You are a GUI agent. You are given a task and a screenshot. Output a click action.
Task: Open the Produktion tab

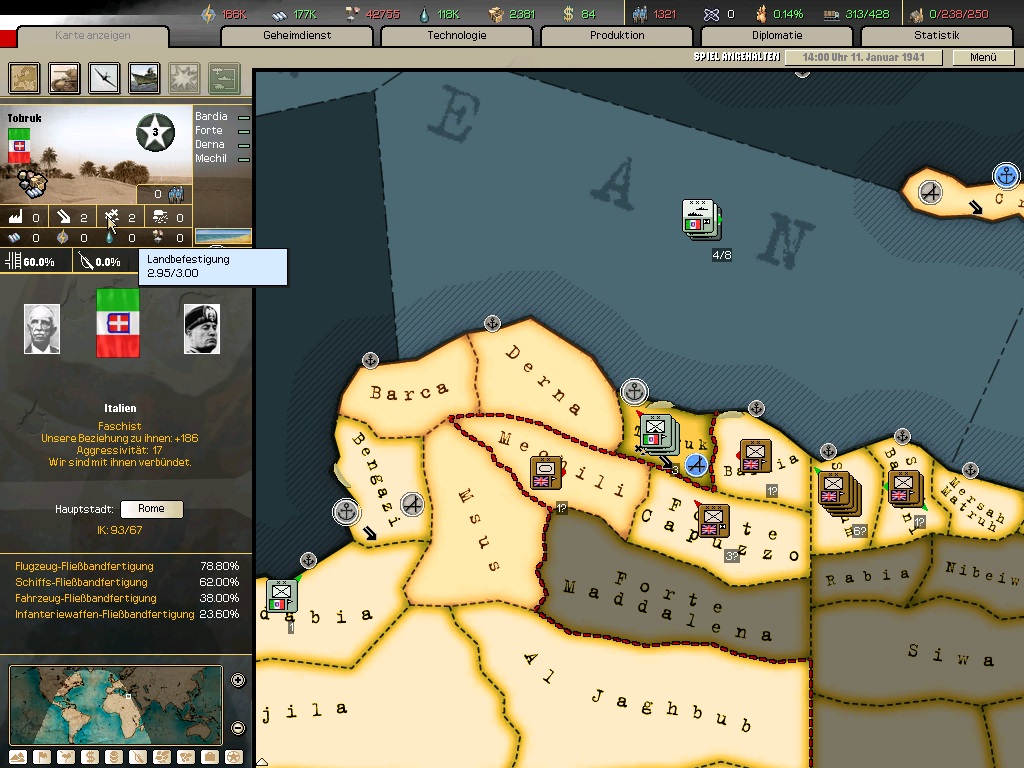(x=617, y=36)
